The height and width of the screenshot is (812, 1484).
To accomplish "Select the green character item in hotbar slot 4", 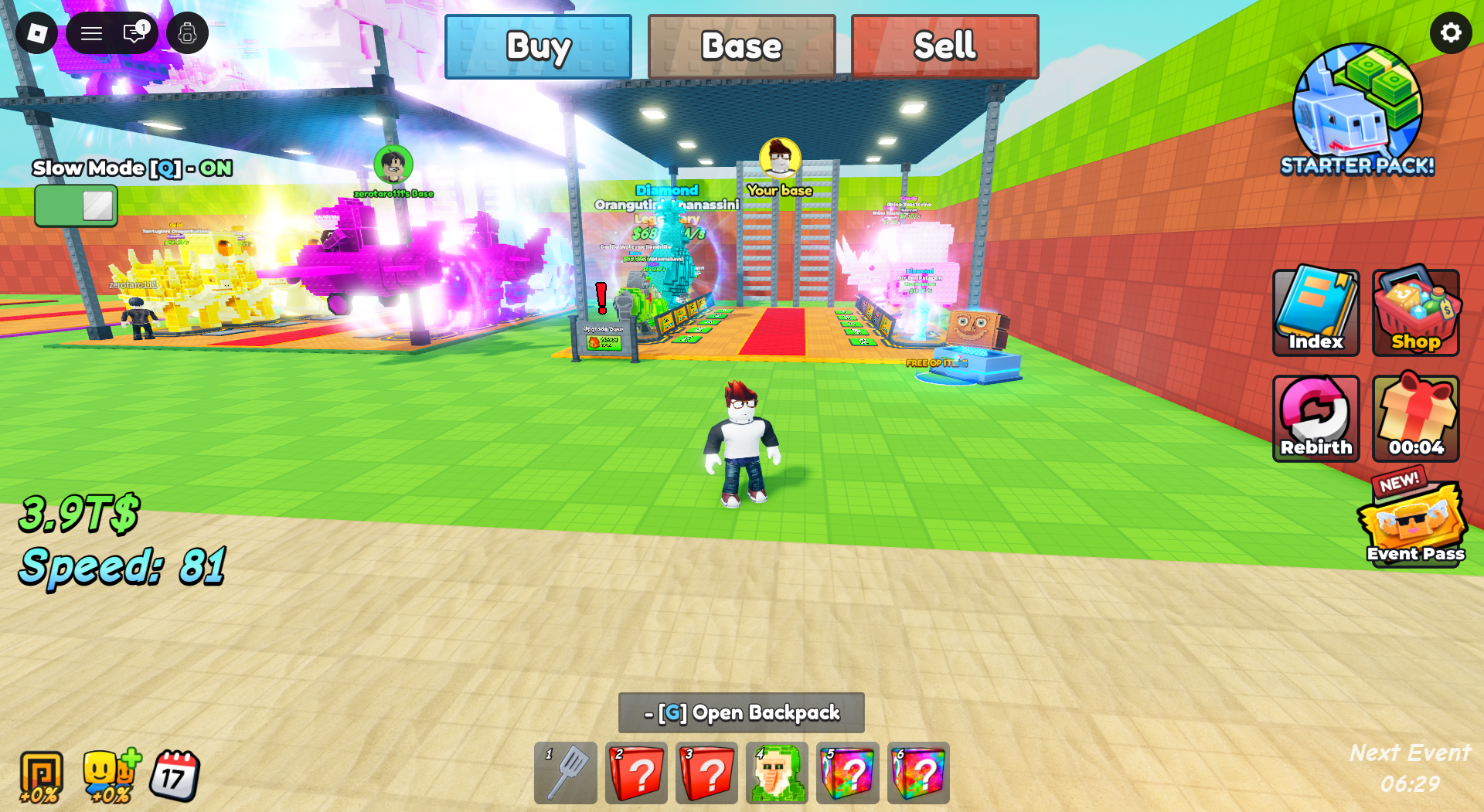I will 777,773.
